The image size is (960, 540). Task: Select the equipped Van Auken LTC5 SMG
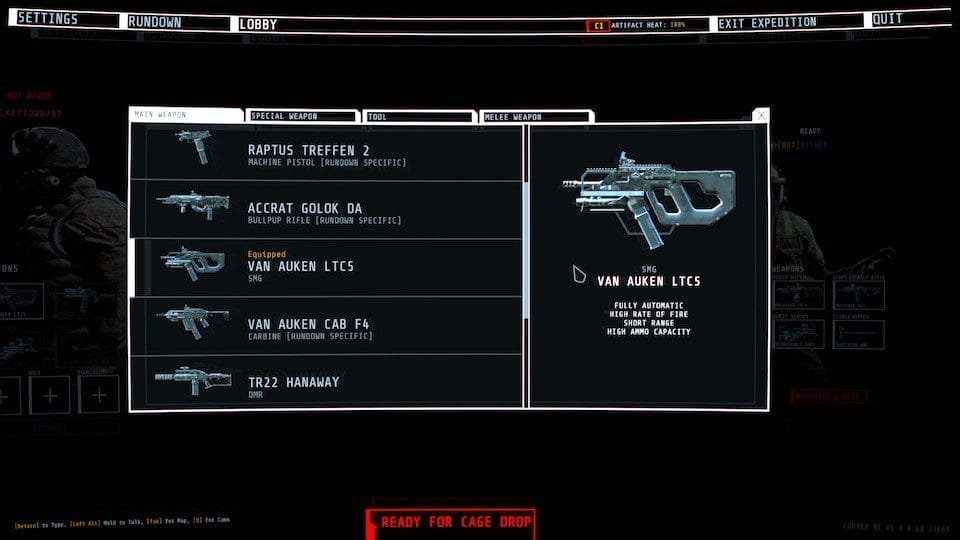click(326, 268)
